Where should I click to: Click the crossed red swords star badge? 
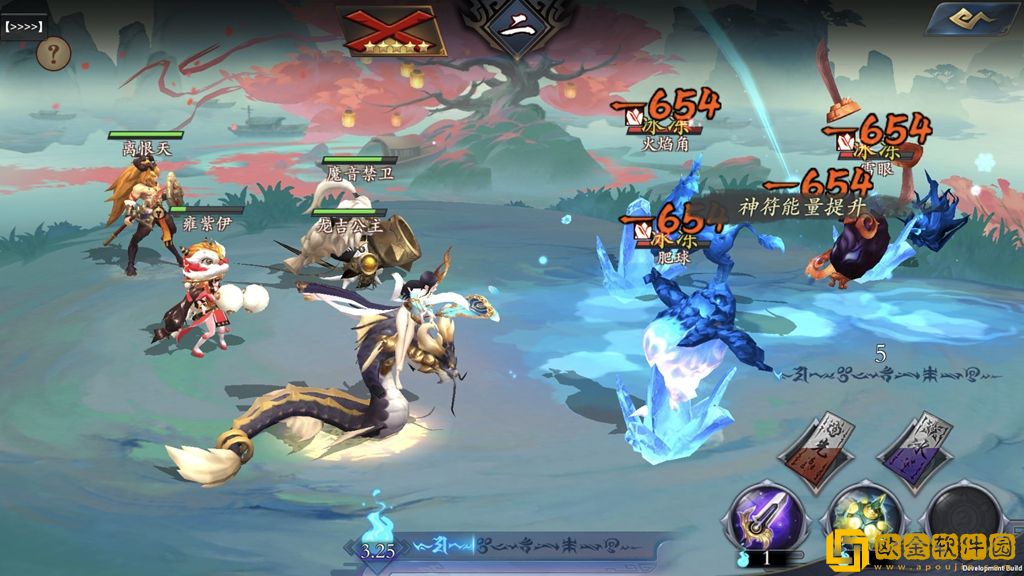click(x=393, y=30)
